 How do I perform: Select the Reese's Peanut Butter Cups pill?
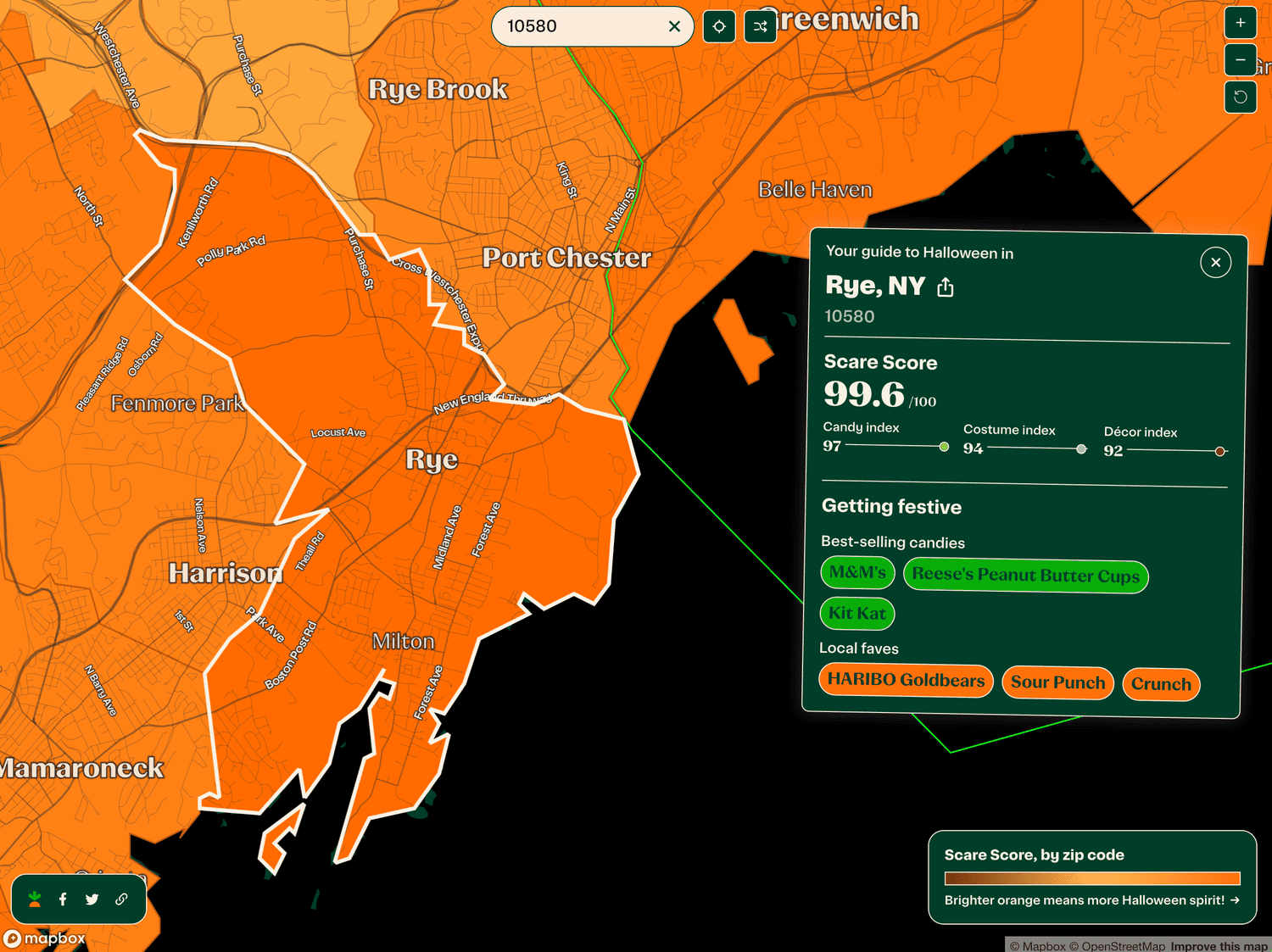1025,576
